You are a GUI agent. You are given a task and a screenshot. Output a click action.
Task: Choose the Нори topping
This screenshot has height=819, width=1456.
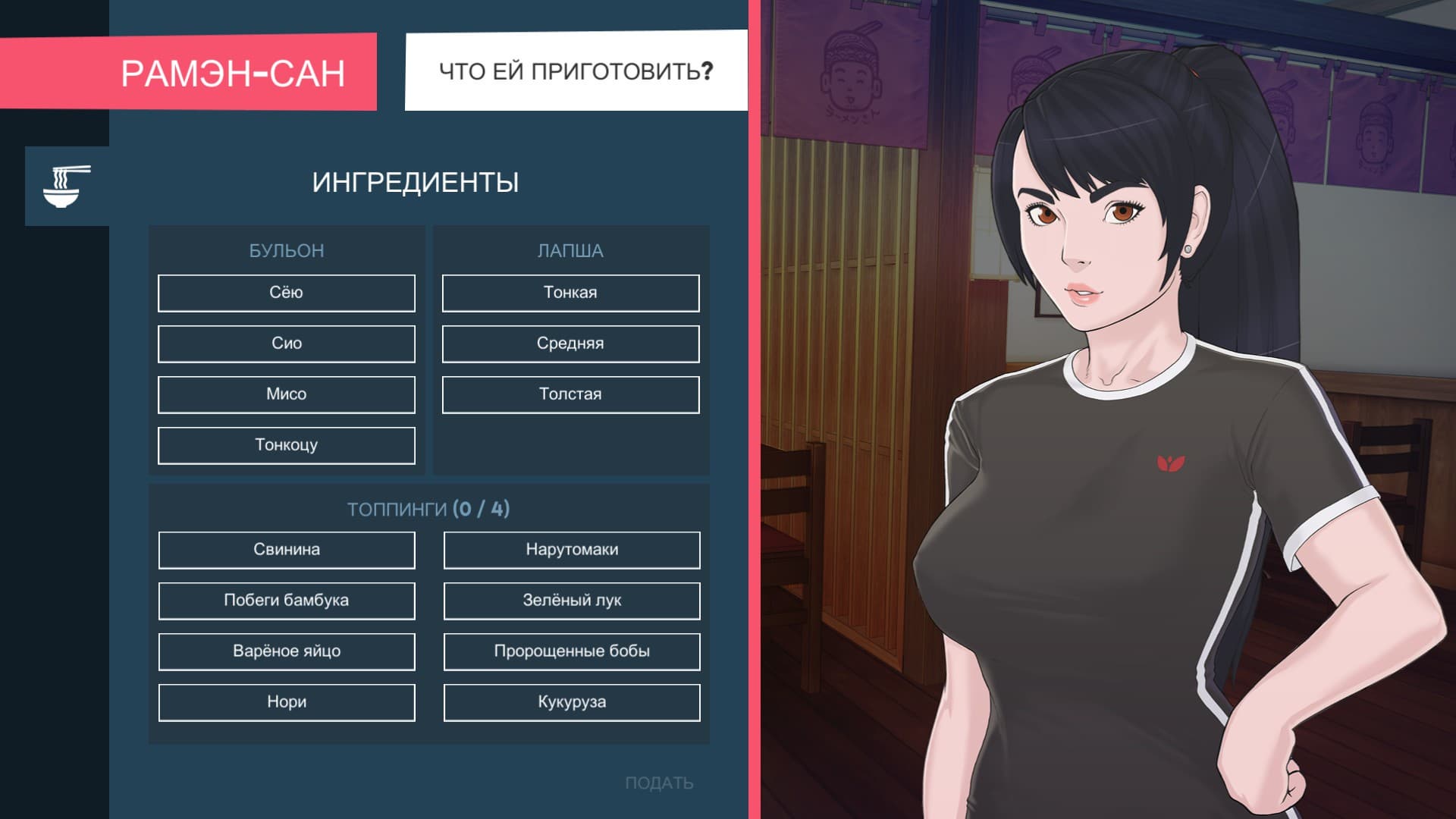pyautogui.click(x=286, y=702)
